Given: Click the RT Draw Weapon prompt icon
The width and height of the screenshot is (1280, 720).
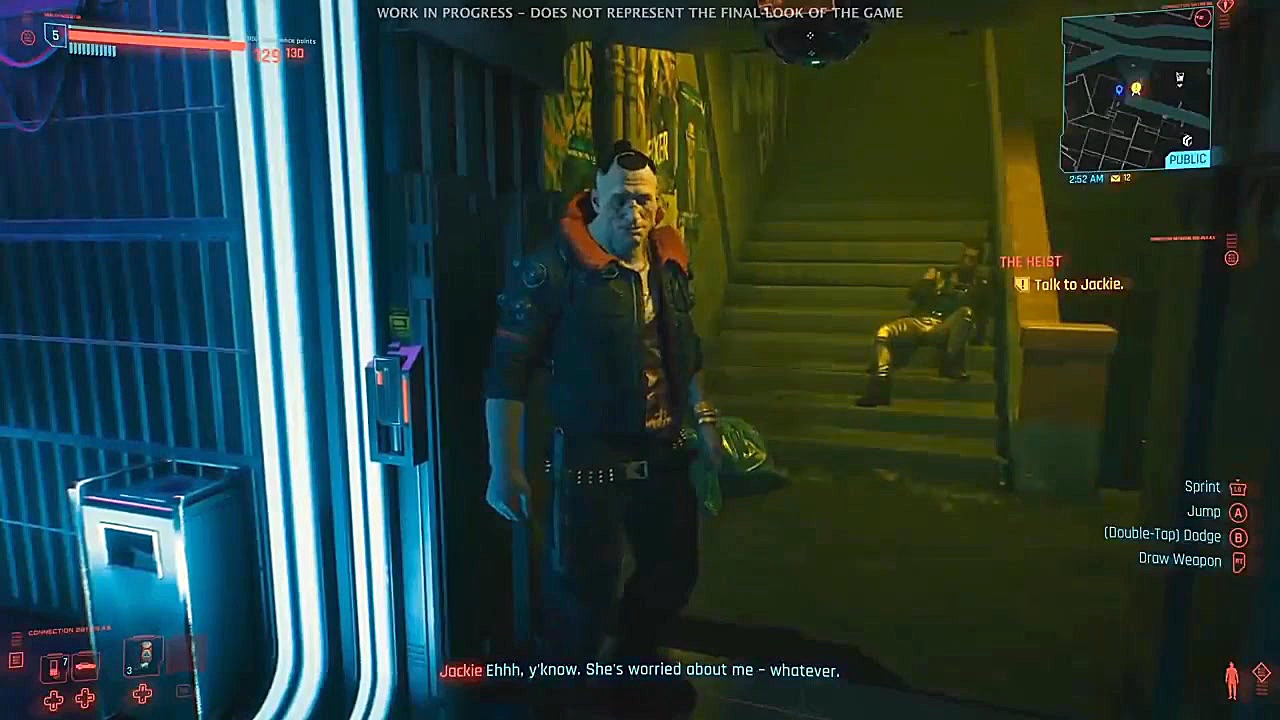Looking at the screenshot, I should click(x=1238, y=560).
